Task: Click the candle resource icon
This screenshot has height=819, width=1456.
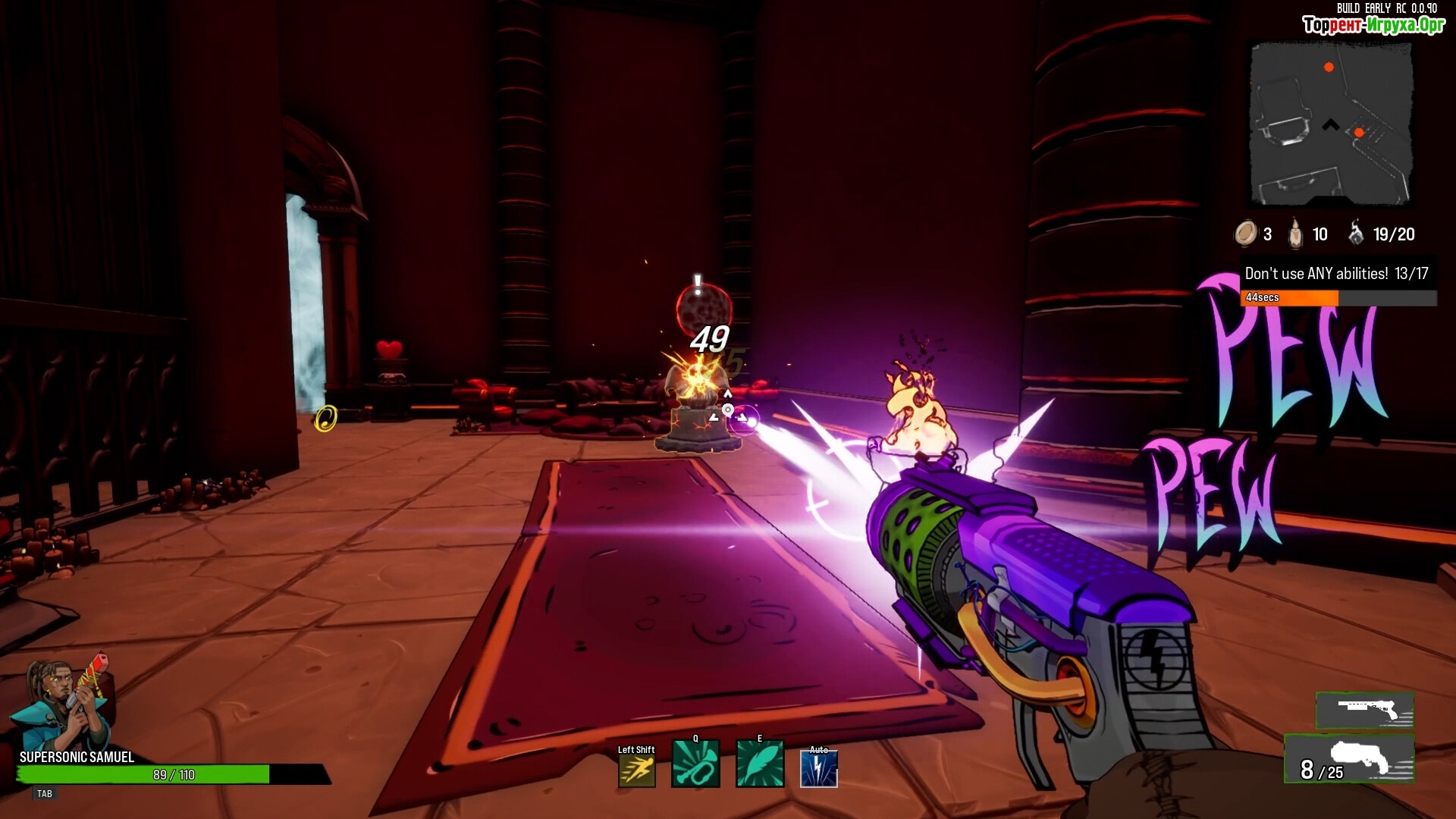Action: [x=1296, y=234]
